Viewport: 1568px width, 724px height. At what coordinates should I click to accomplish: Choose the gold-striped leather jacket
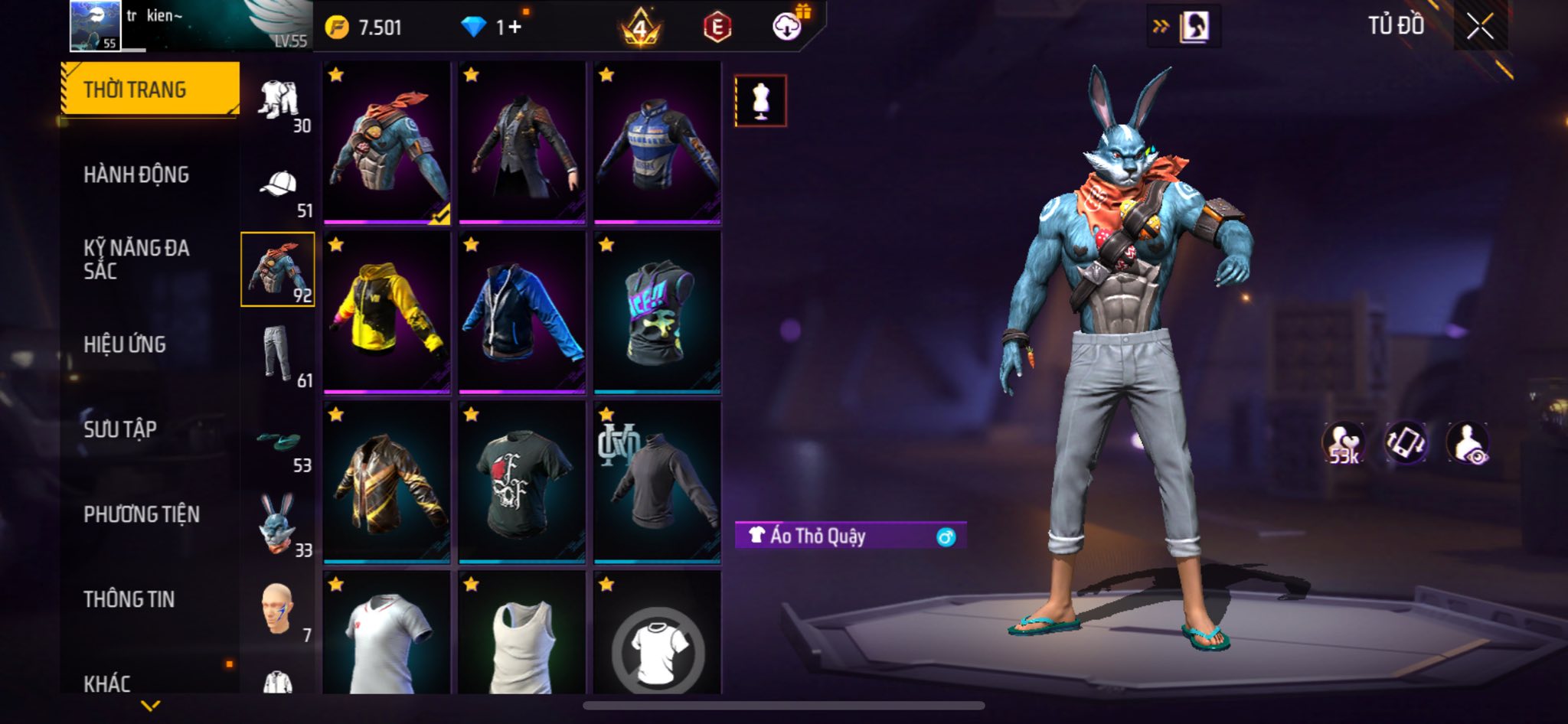click(x=387, y=482)
